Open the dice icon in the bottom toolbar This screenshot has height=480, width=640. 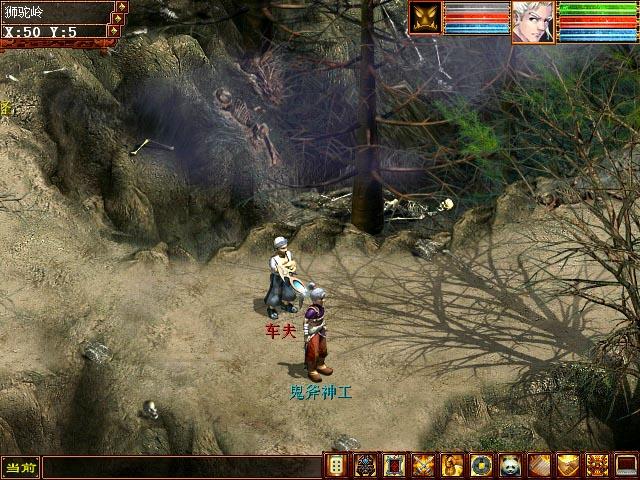[x=337, y=465]
